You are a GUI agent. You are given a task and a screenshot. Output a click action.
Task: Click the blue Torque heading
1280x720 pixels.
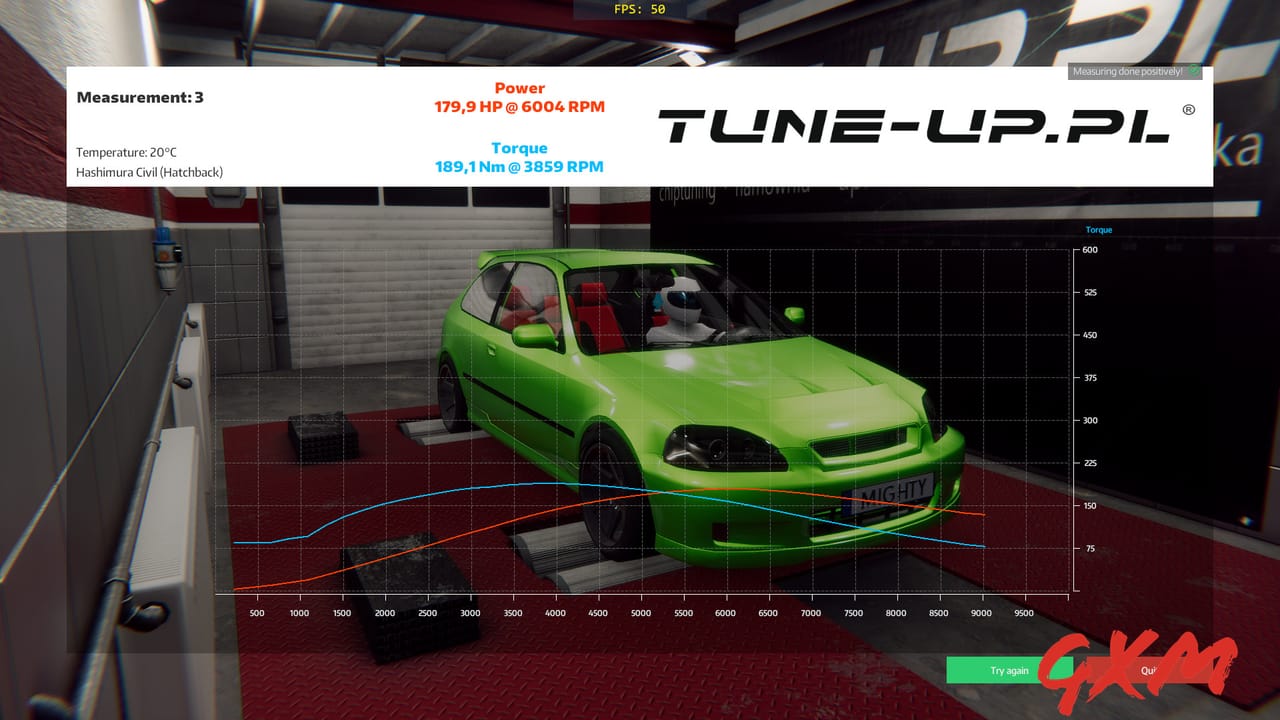(x=519, y=147)
